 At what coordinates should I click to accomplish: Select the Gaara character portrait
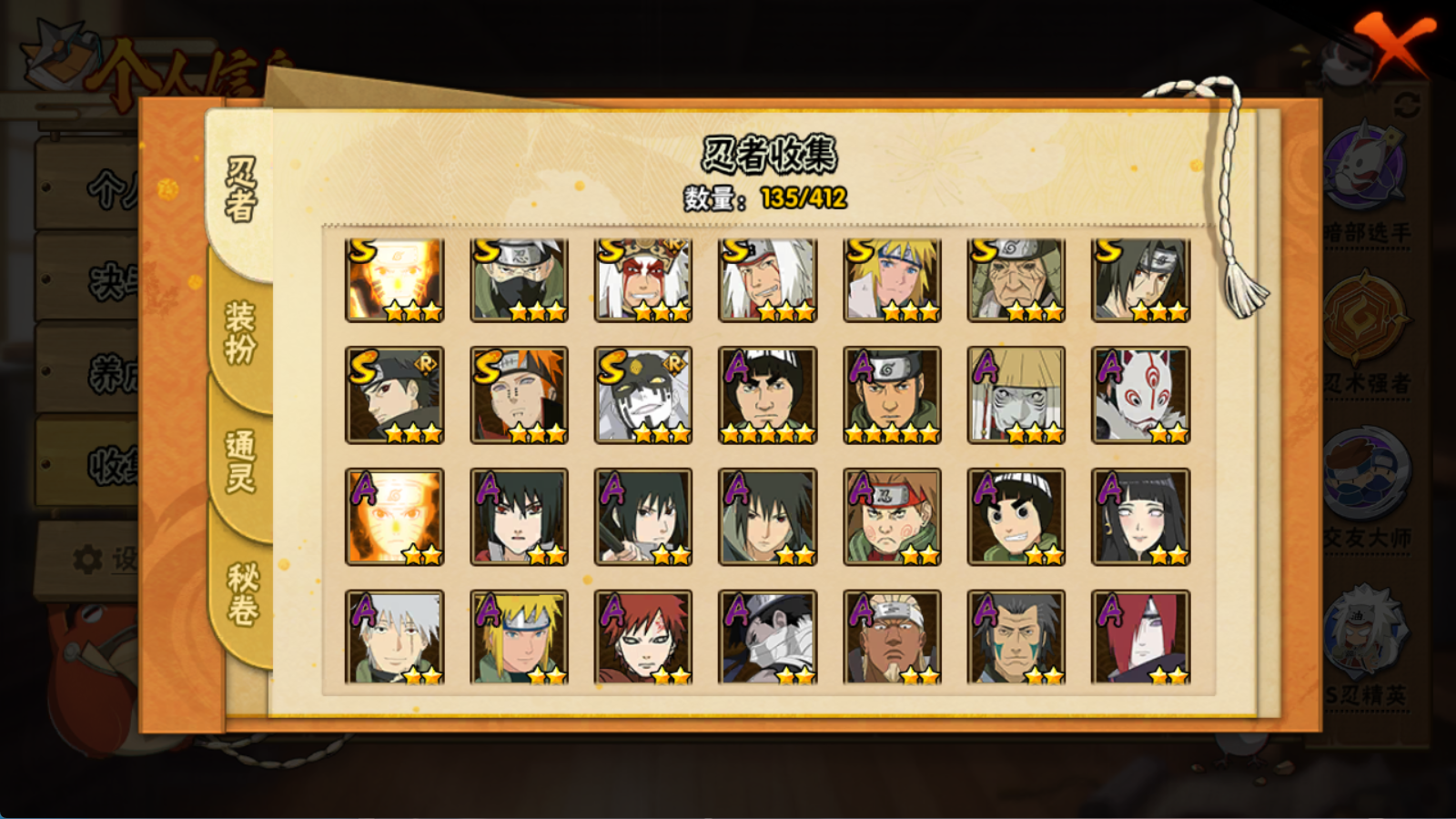coord(644,637)
